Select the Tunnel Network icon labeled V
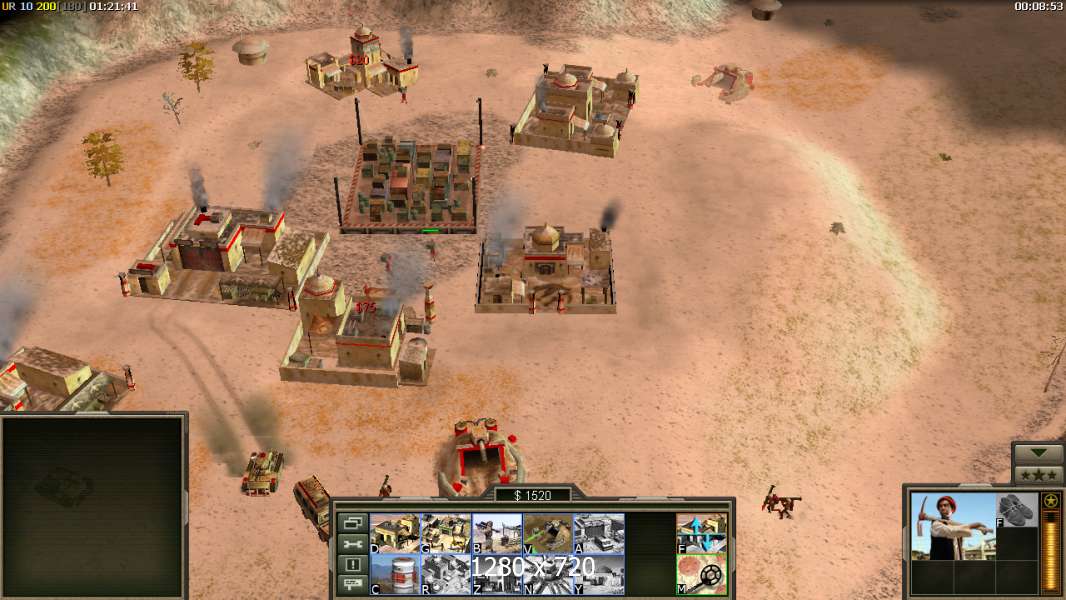 click(x=548, y=533)
